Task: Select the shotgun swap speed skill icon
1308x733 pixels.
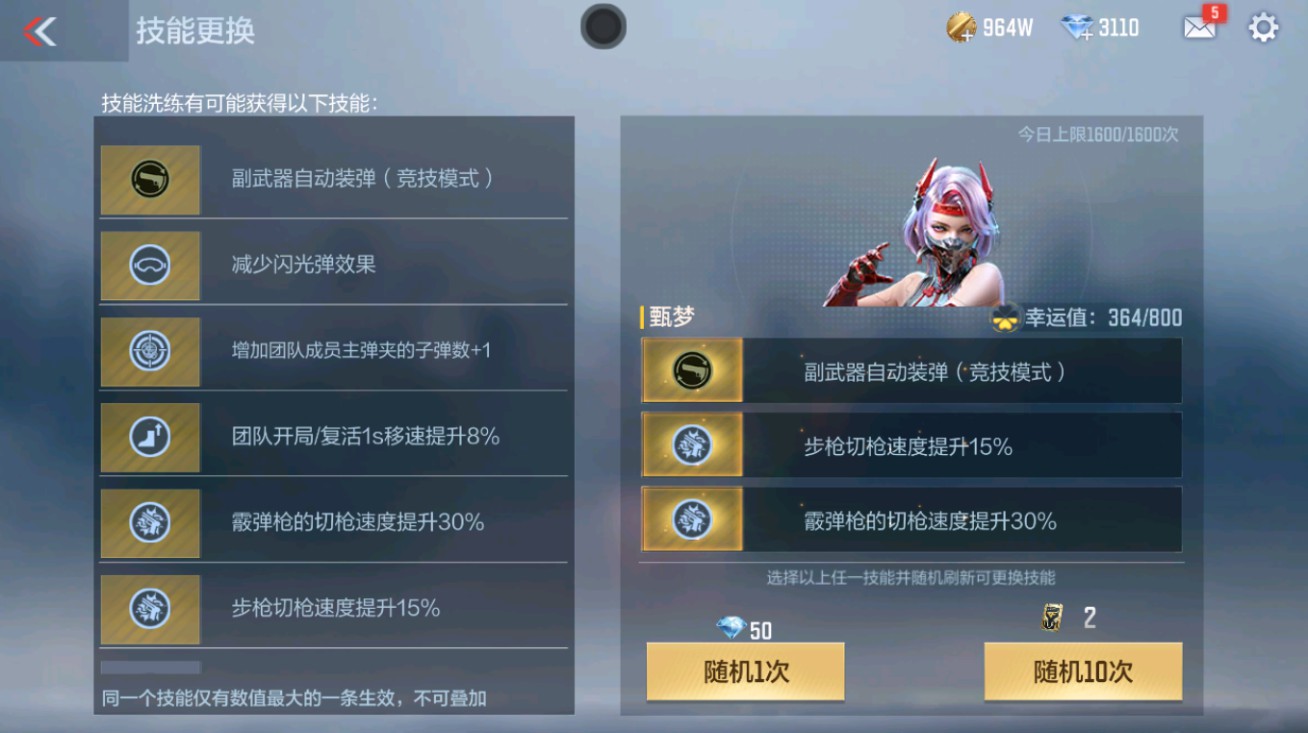Action: (150, 523)
